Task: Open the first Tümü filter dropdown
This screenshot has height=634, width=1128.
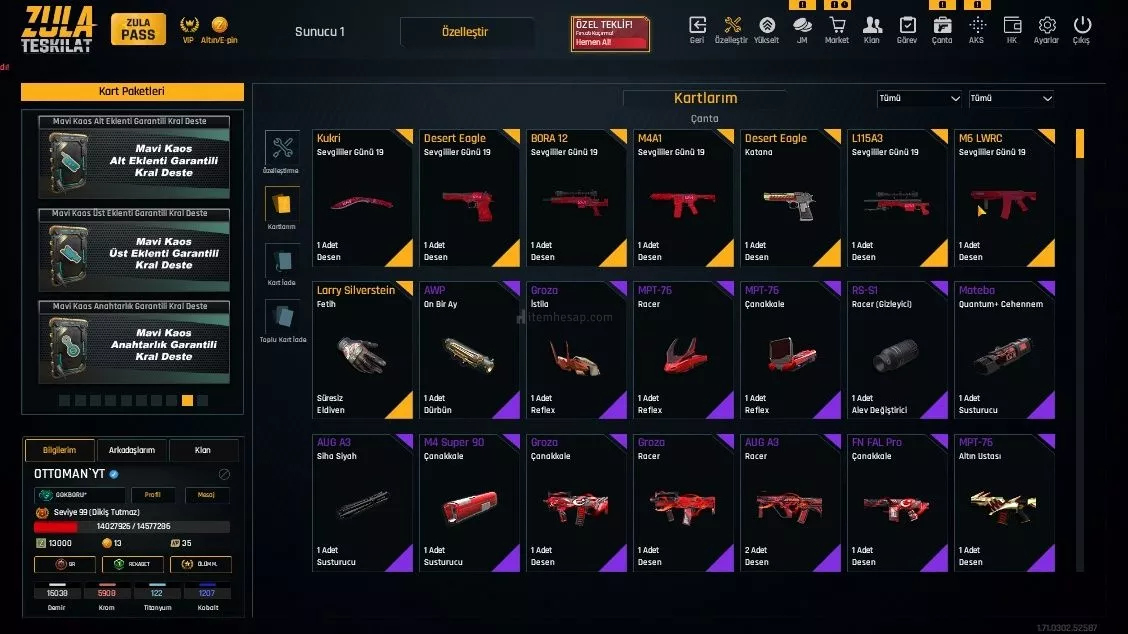Action: coord(919,98)
